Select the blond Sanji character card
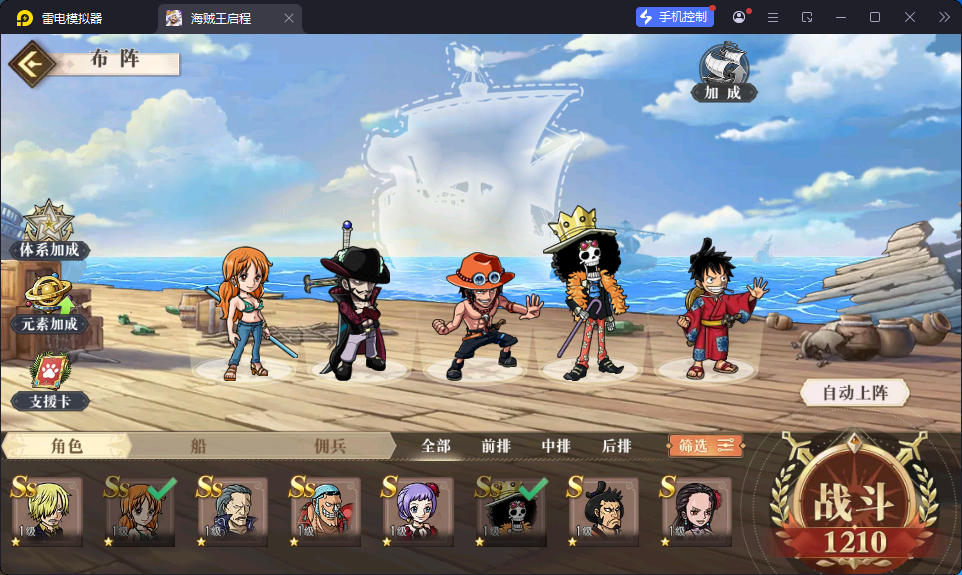The height and width of the screenshot is (575, 962). 44,510
